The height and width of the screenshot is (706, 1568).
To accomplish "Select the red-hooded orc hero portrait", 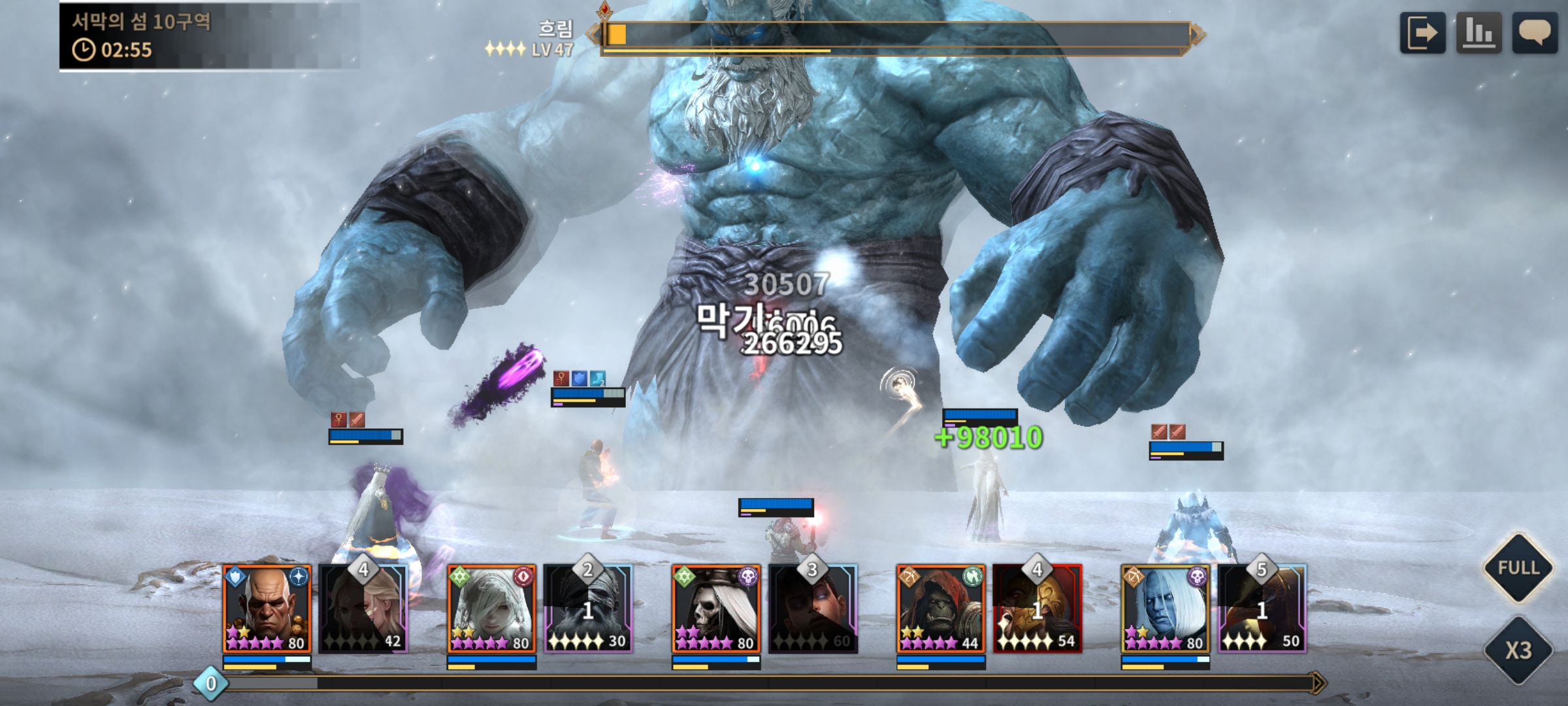I will [941, 609].
